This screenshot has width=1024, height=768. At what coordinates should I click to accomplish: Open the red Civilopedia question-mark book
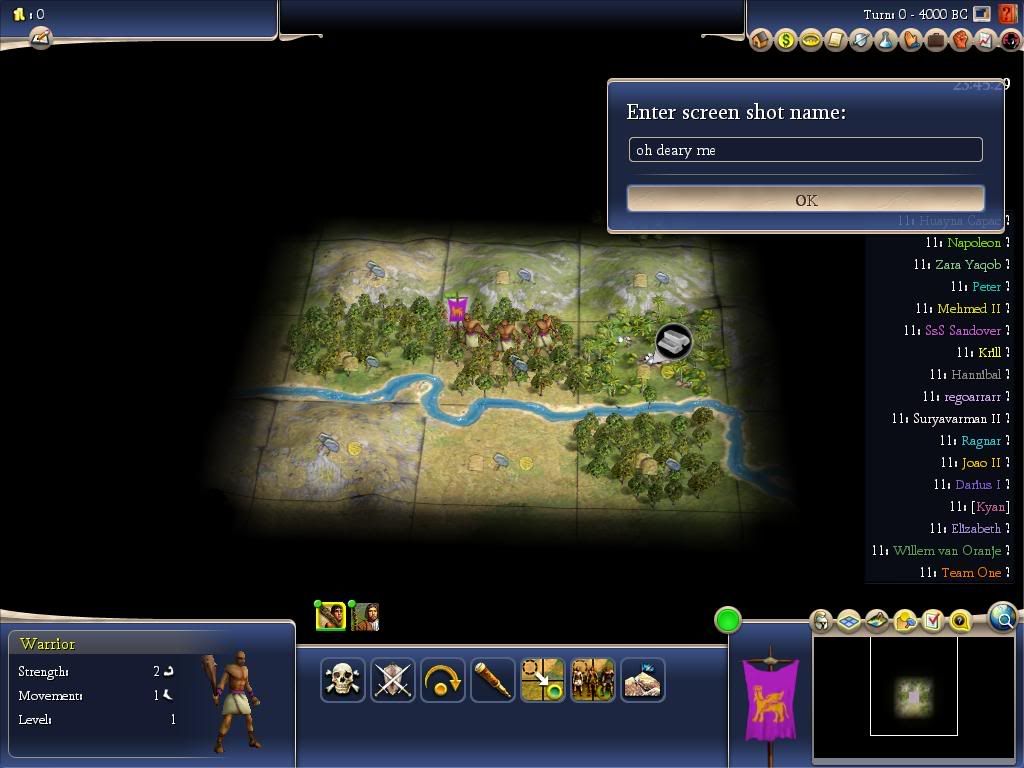tap(1008, 15)
